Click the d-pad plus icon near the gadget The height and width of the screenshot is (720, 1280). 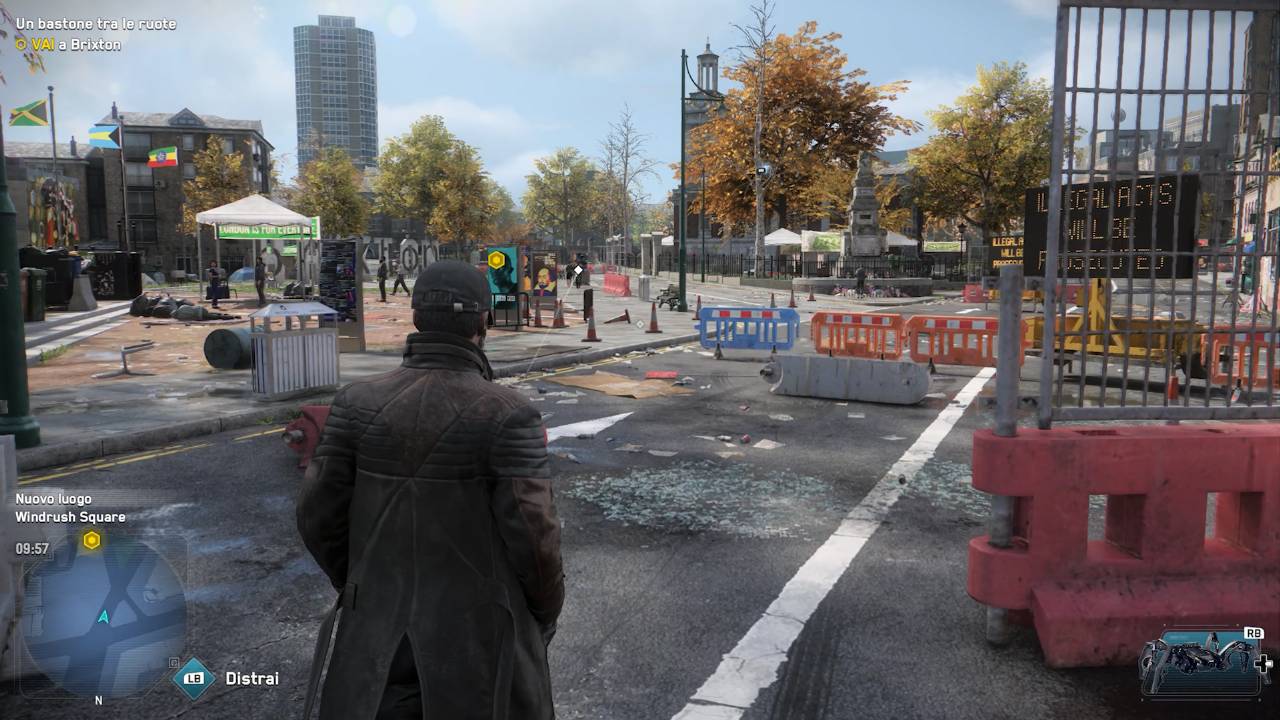pos(1264,663)
